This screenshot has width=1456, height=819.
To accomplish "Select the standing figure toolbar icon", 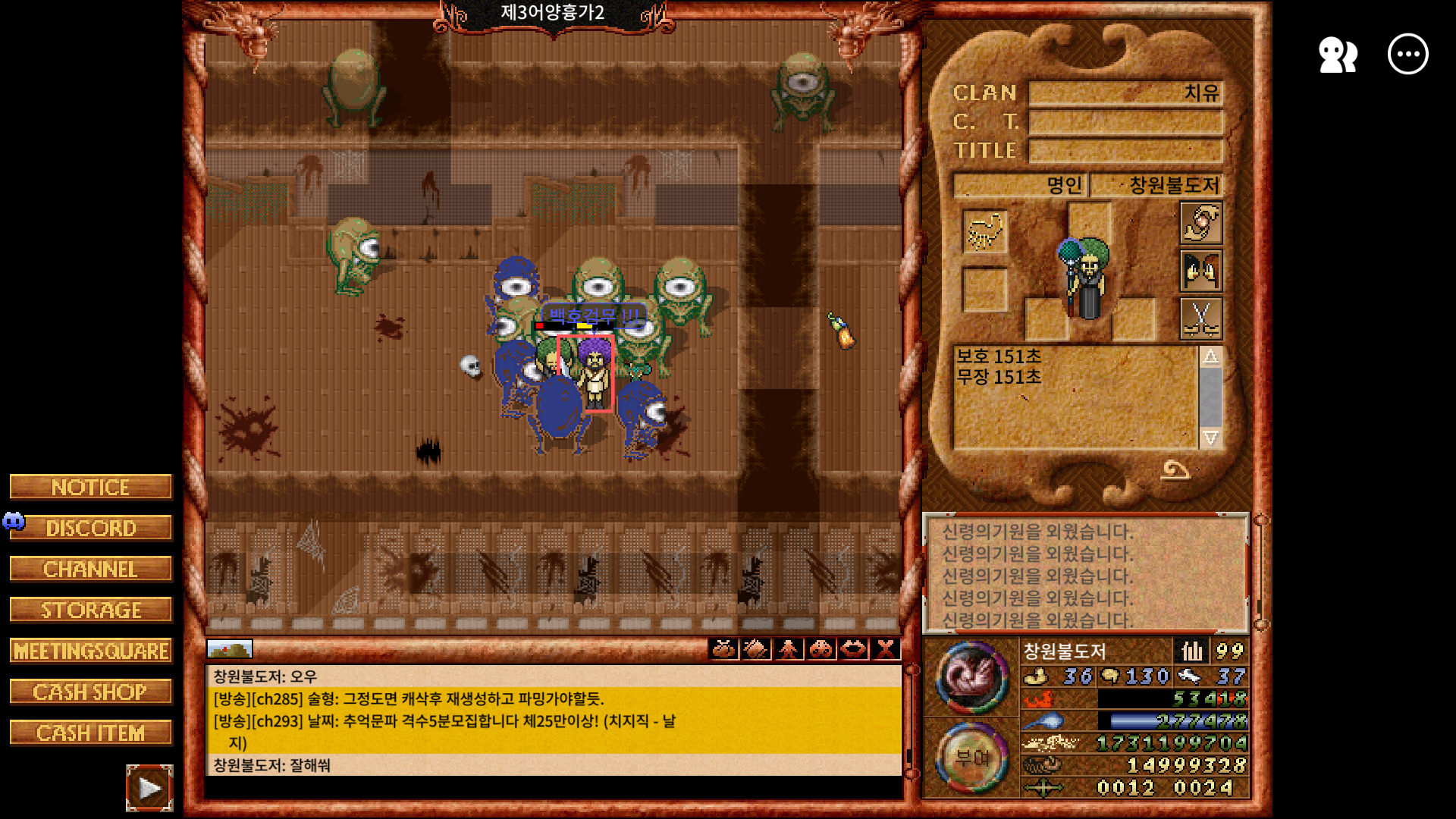I will pos(789,649).
